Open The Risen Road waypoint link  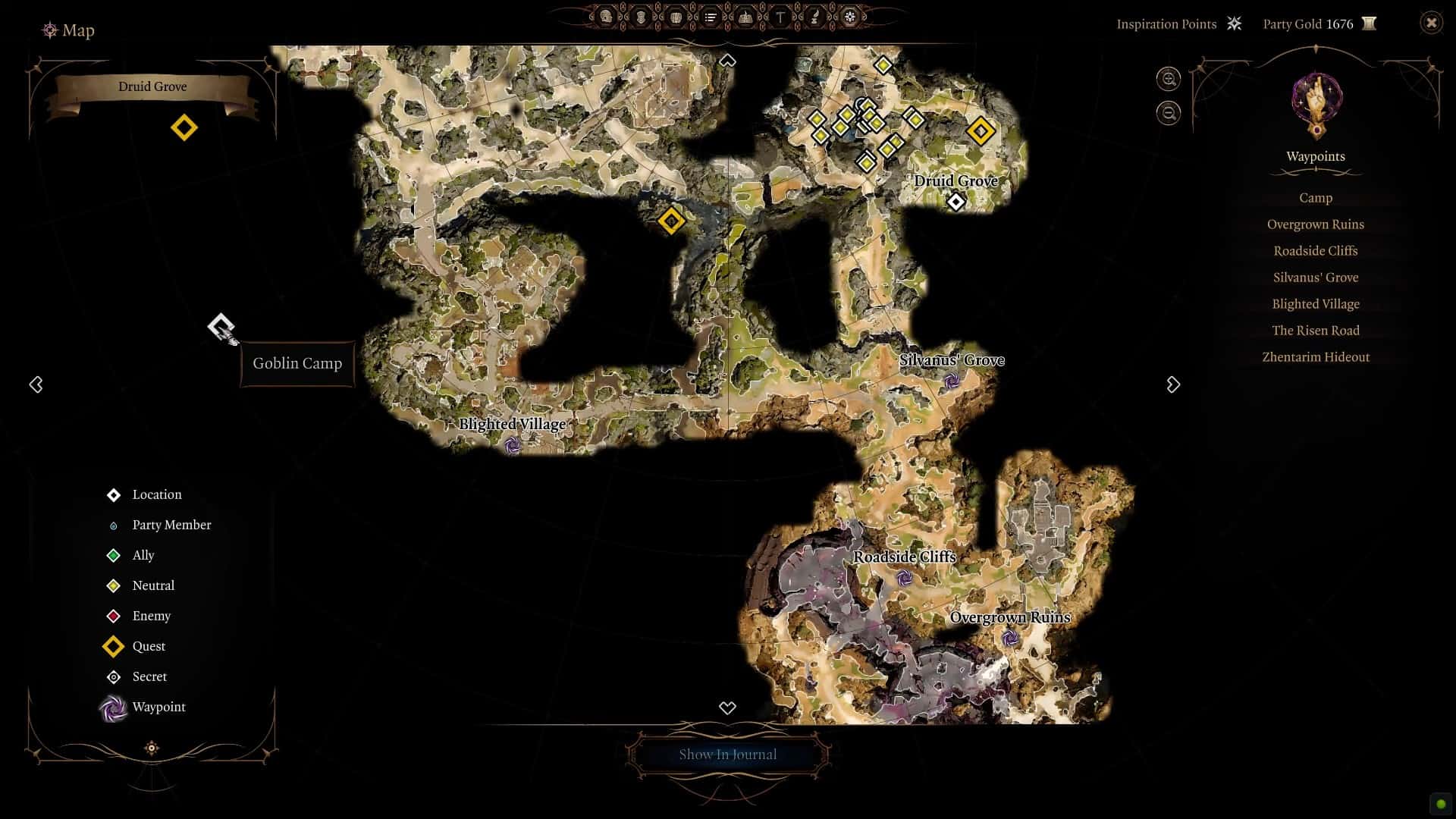[1315, 330]
